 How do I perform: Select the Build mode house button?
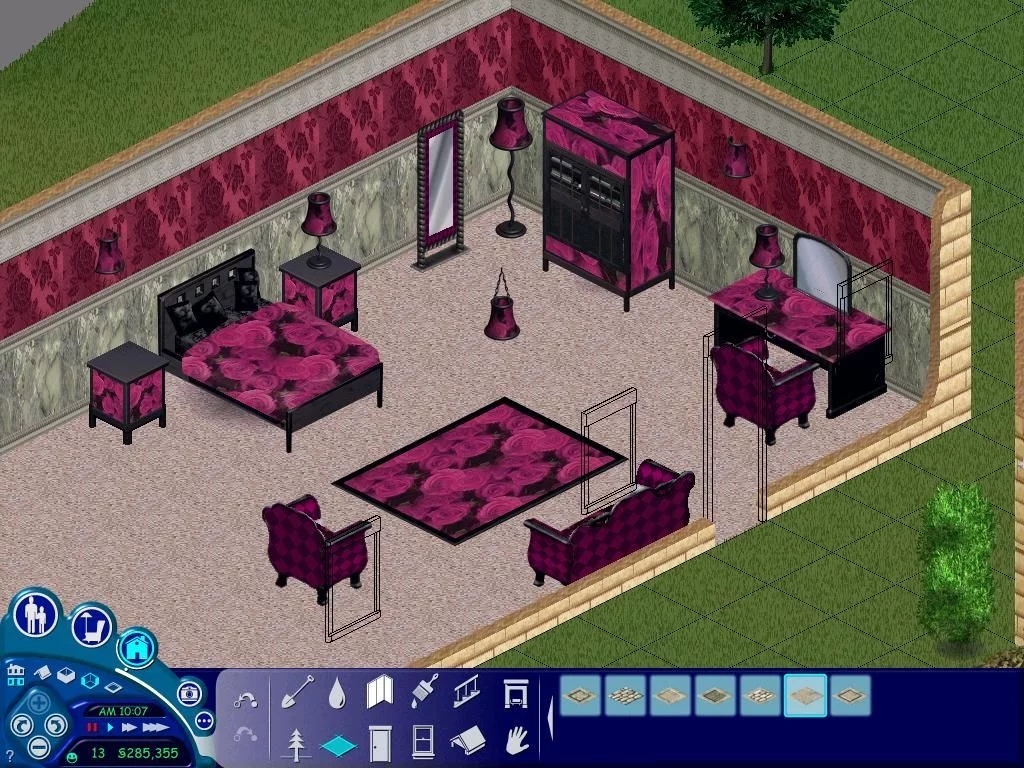(137, 648)
